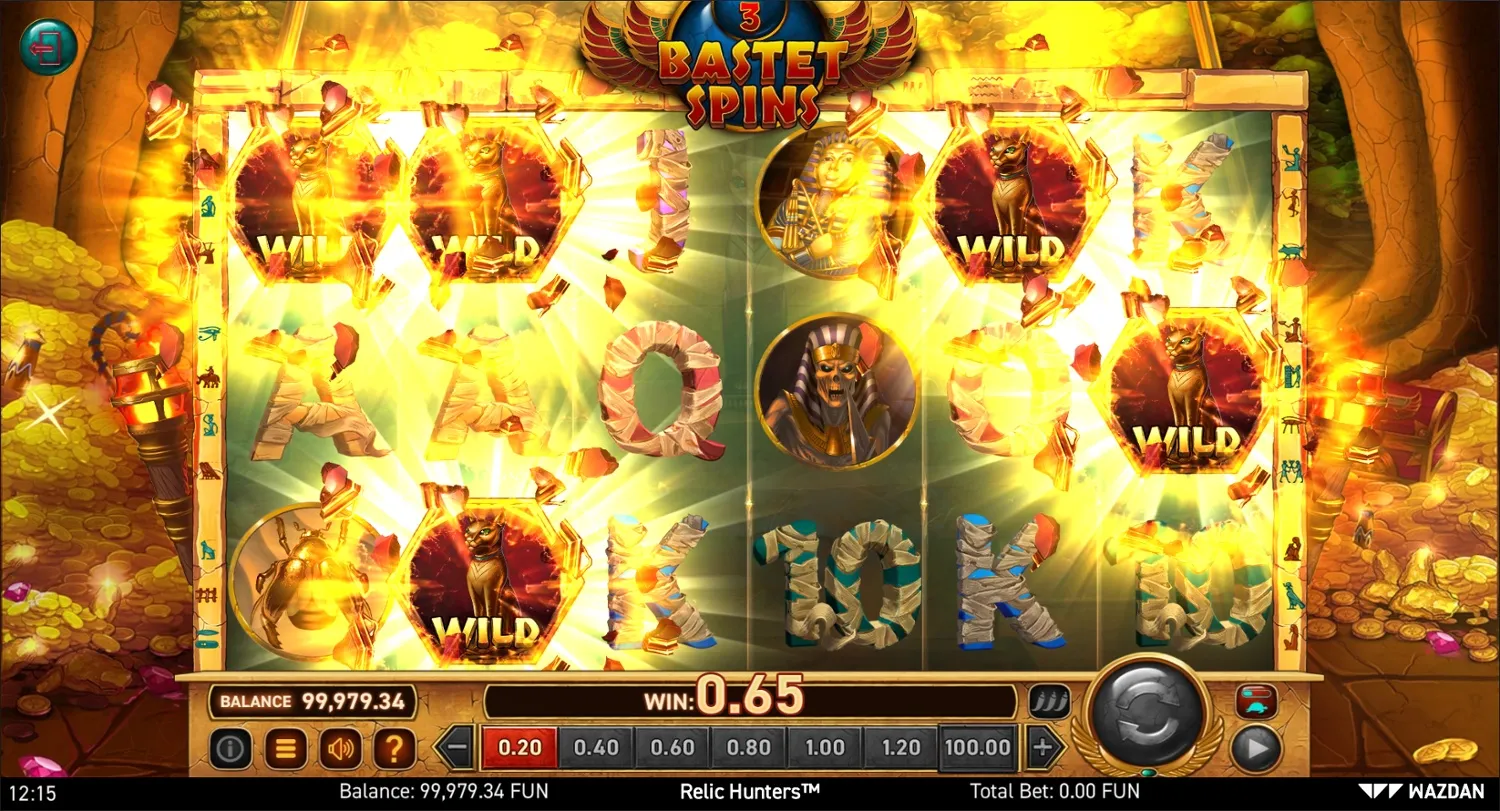This screenshot has width=1500, height=811.
Task: Open the game info panel via the i icon
Action: [232, 747]
